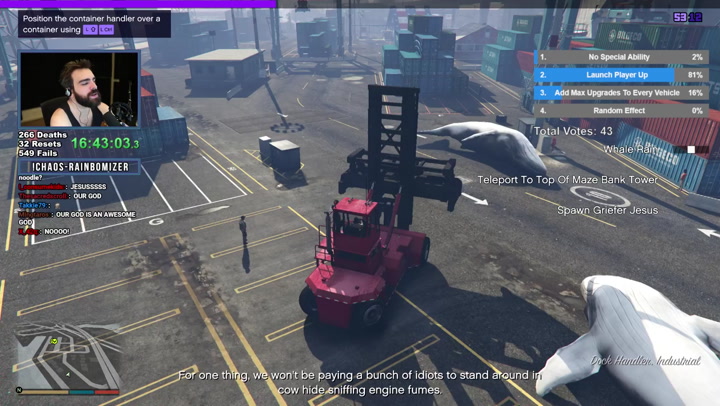Vote for No Special Ability option
Viewport: 720px width, 406px height.
click(620, 58)
